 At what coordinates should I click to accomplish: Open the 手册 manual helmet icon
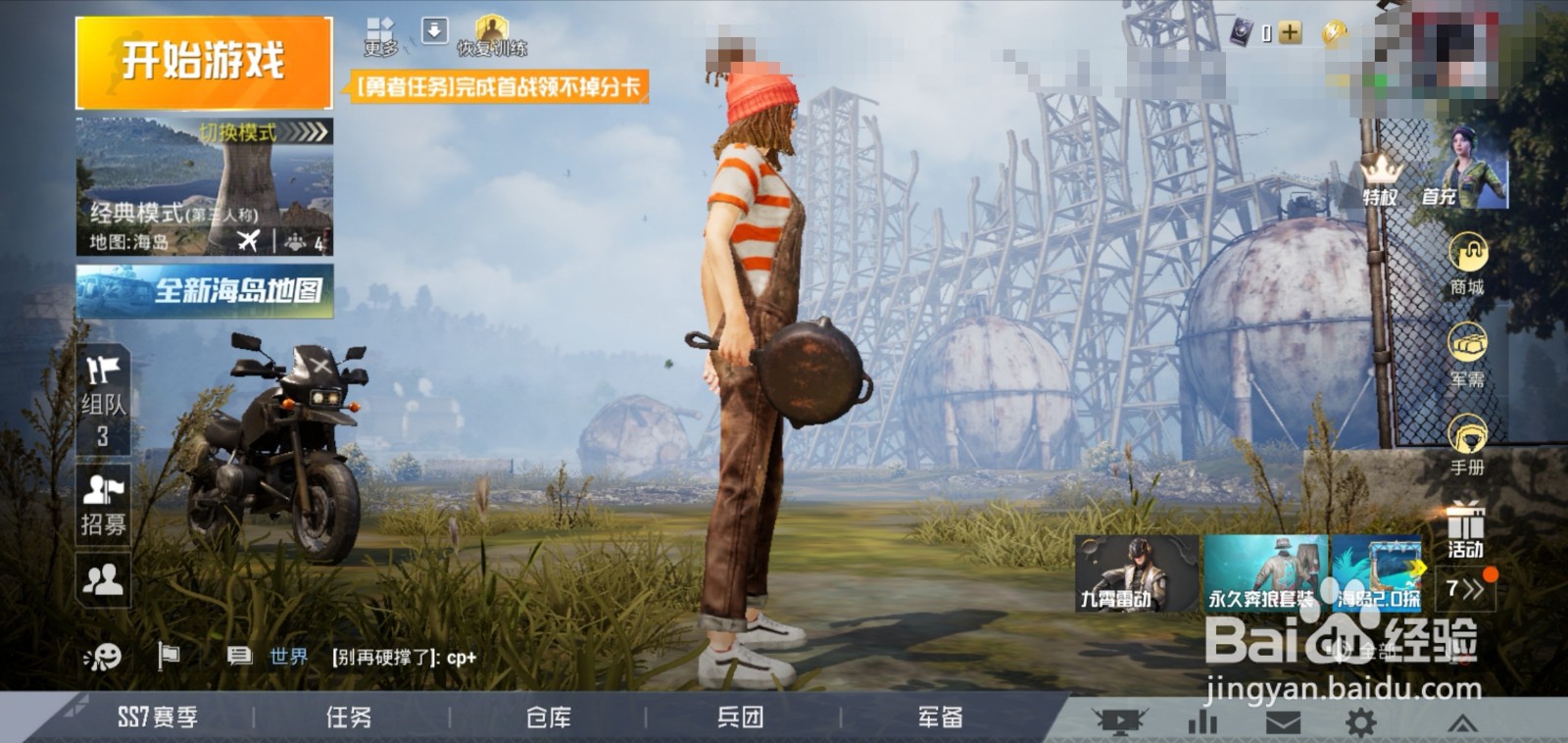1466,431
